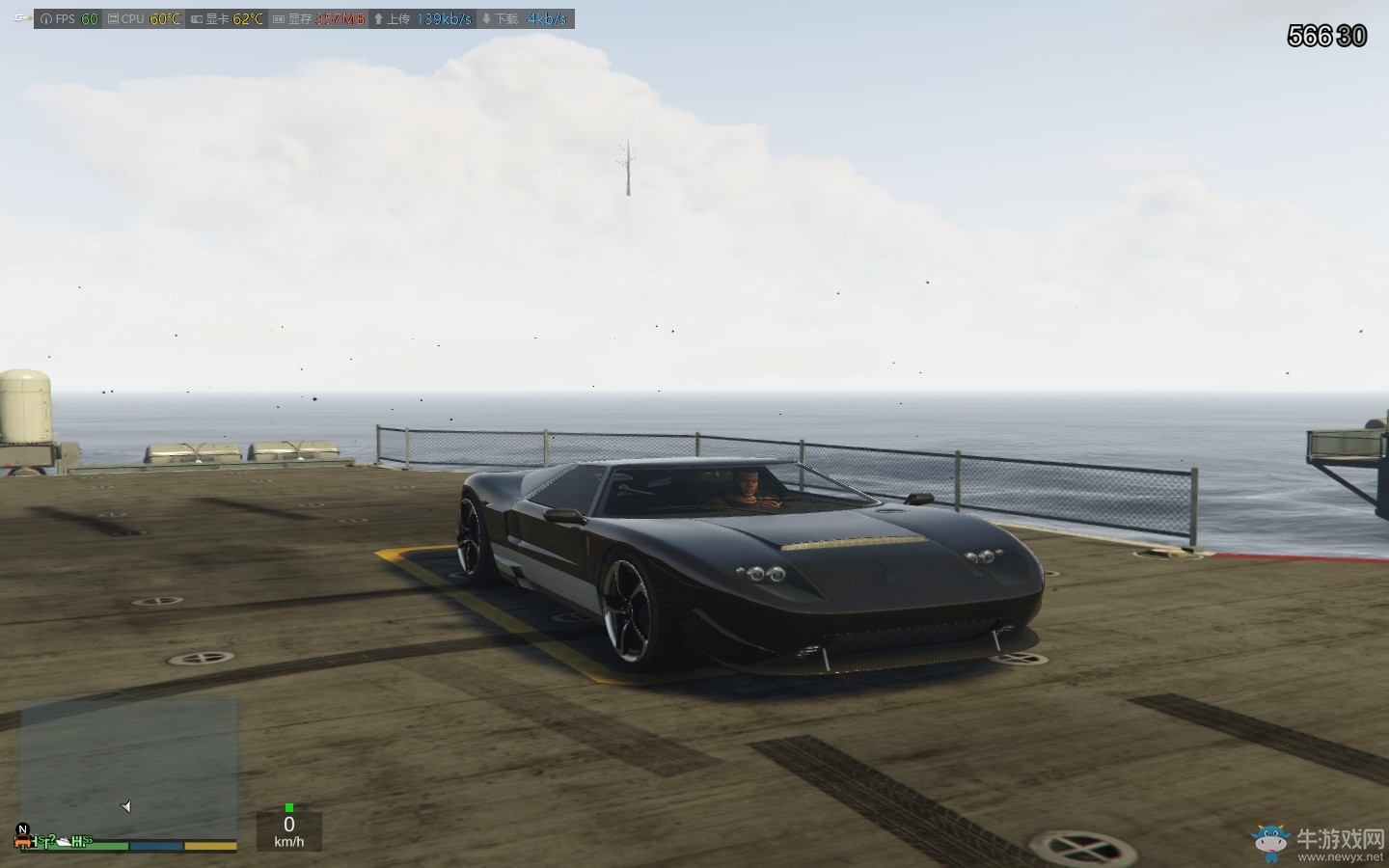Click the graphics card 显卡 icon

(196, 17)
